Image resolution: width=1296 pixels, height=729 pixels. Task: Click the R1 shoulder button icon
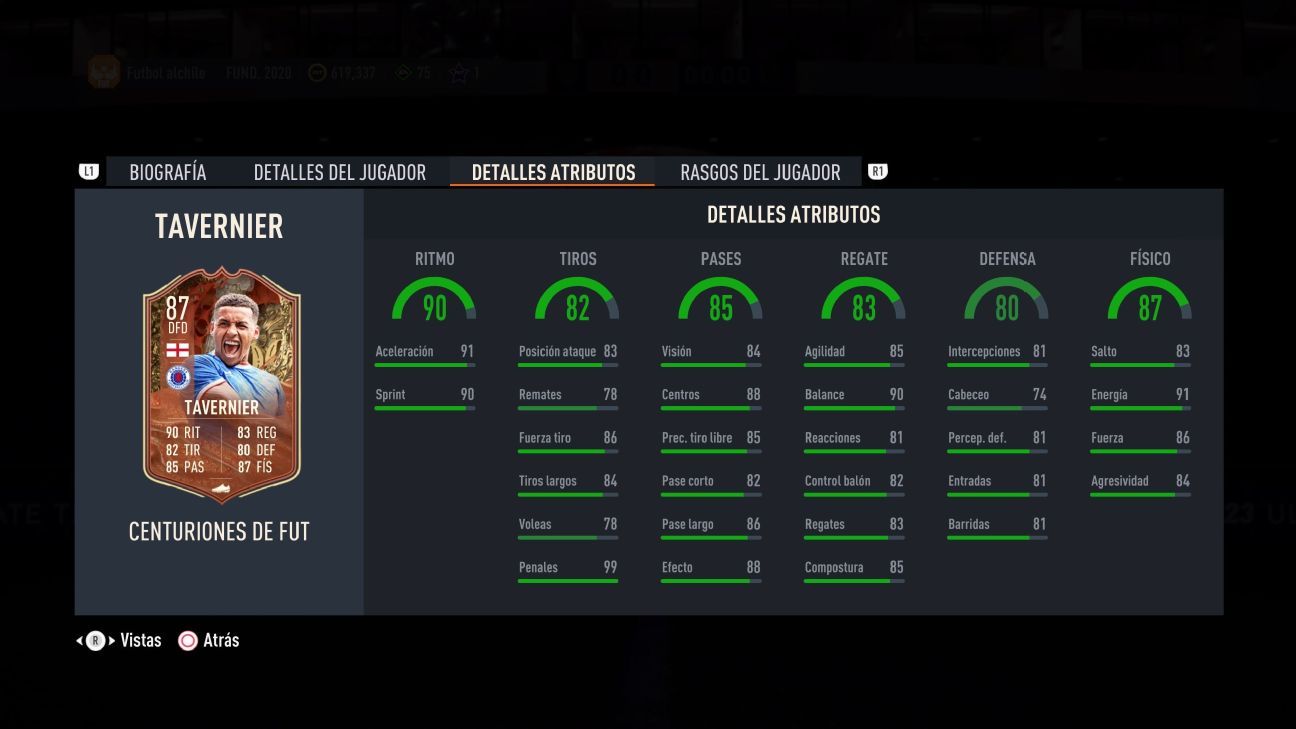[877, 171]
